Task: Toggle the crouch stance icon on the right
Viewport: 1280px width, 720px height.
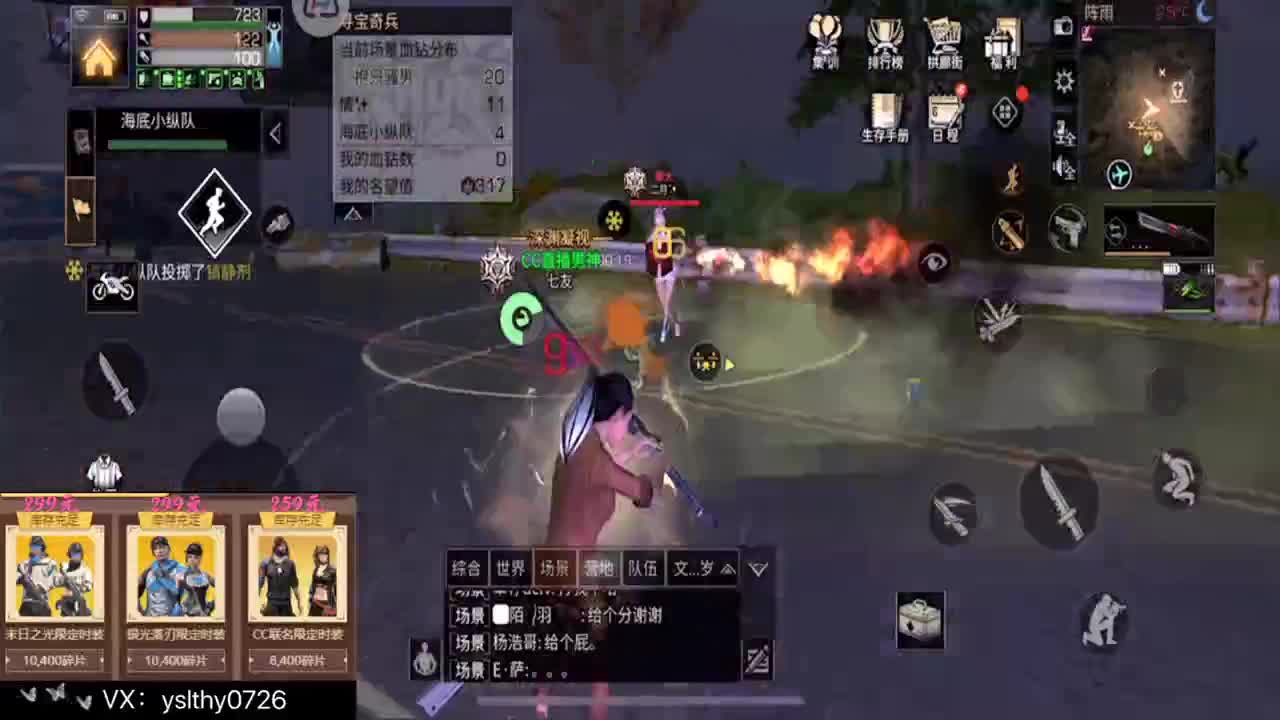Action: 1103,621
